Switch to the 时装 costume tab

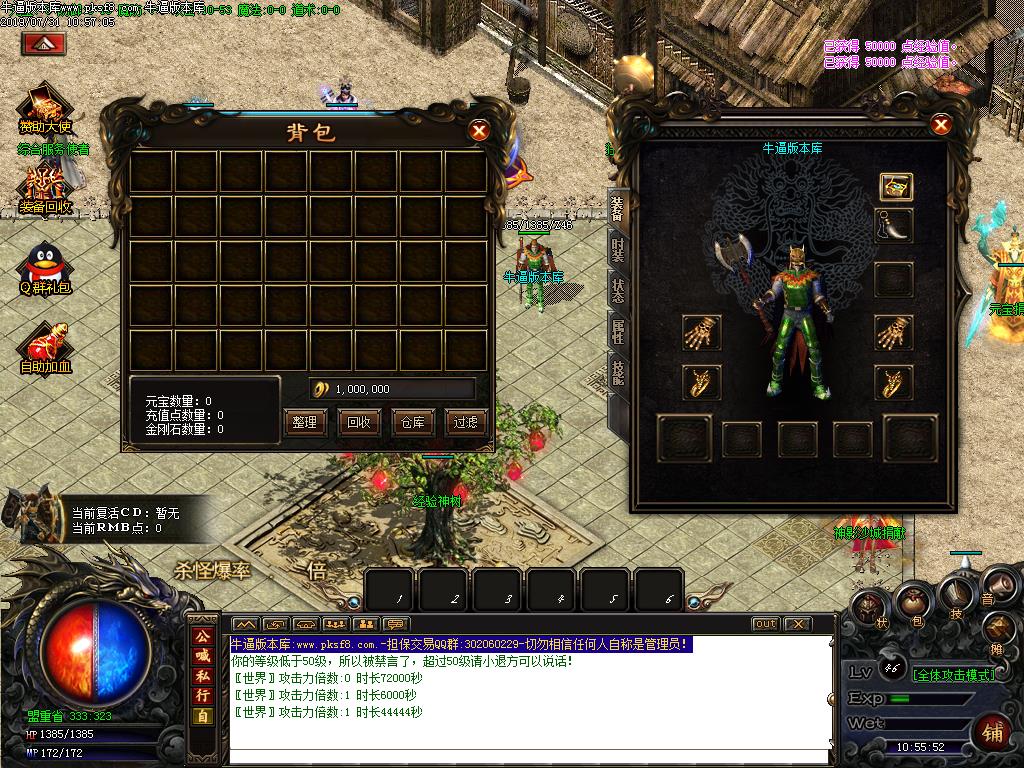tap(618, 250)
